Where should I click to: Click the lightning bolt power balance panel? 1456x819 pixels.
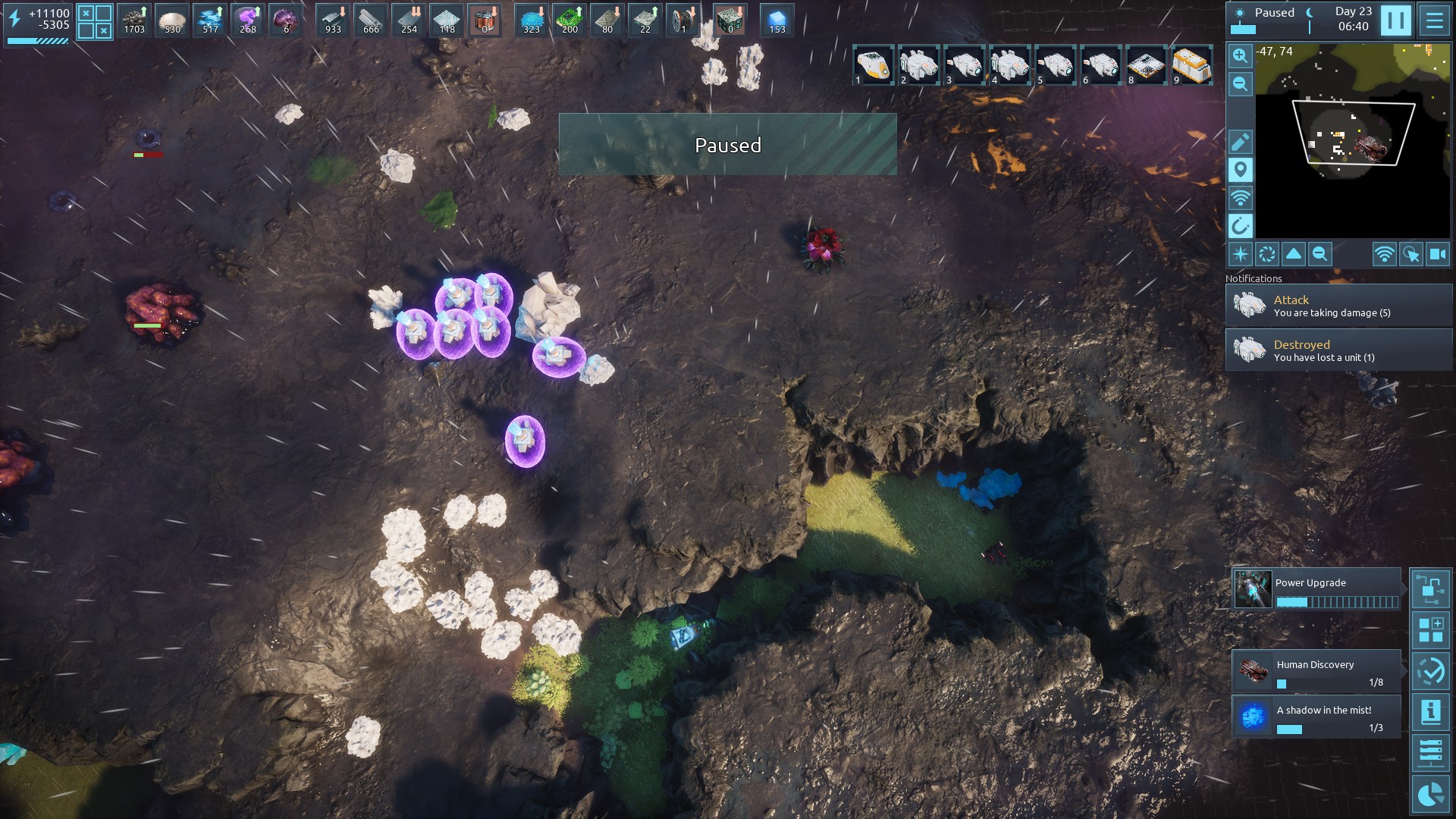tap(38, 23)
